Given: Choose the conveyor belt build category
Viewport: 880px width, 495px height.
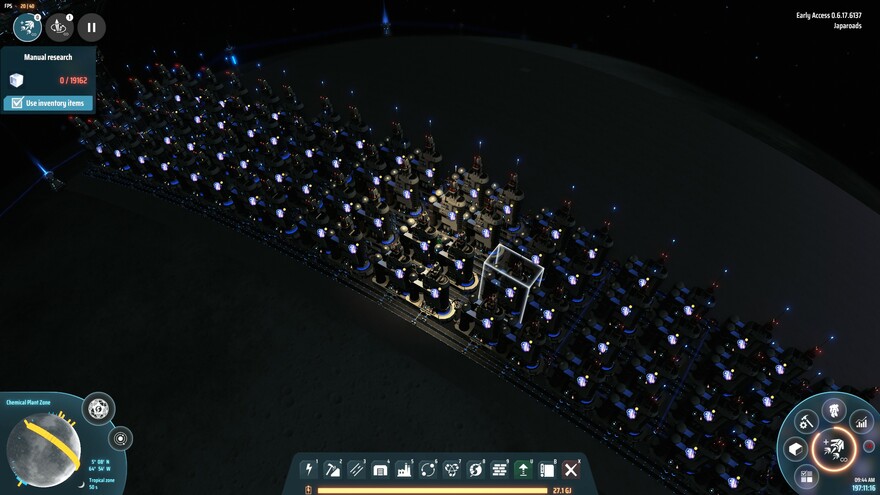Looking at the screenshot, I should tap(356, 469).
